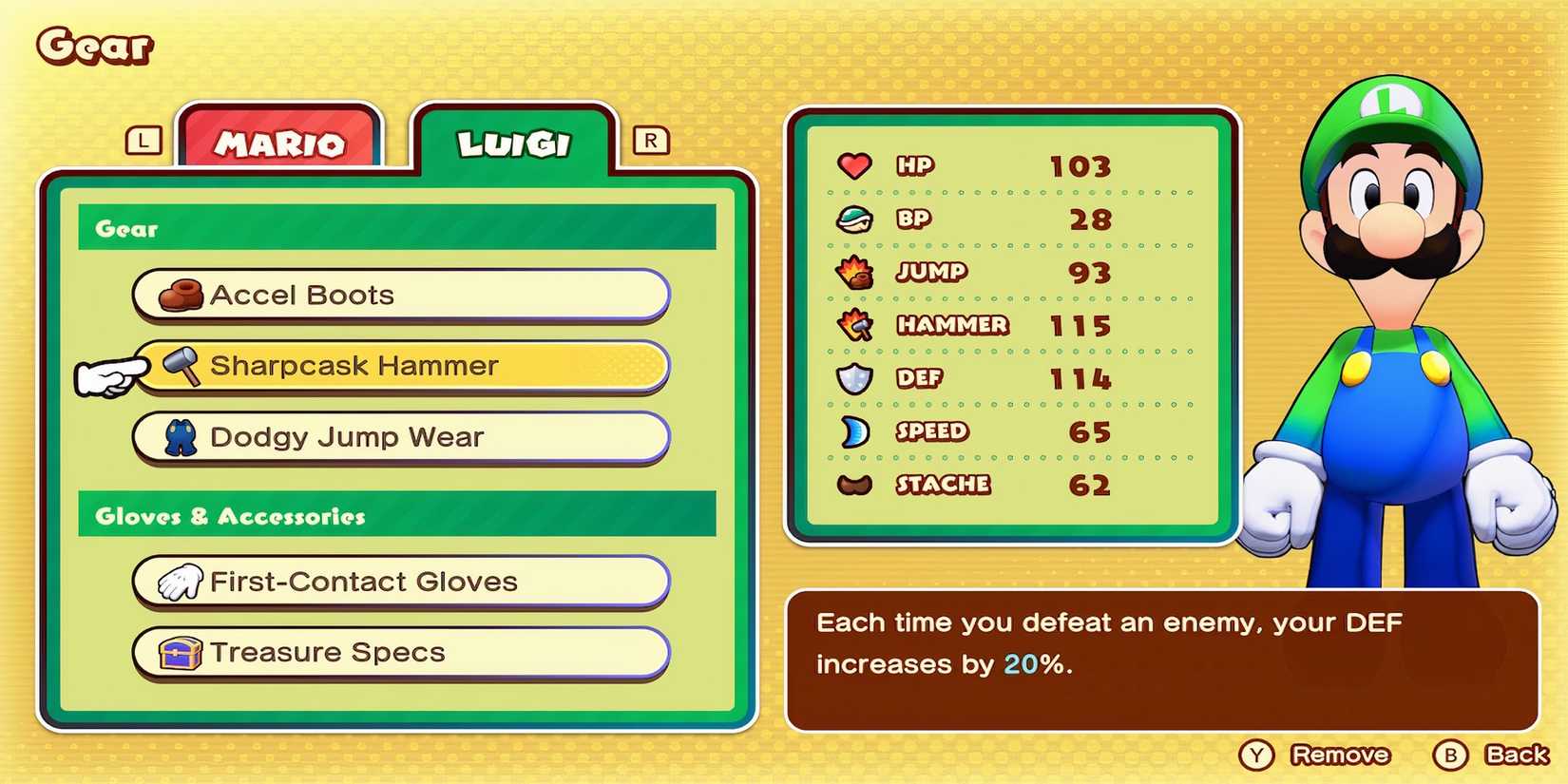This screenshot has height=784, width=1568.
Task: Click the R shoulder button indicator
Action: coord(651,142)
